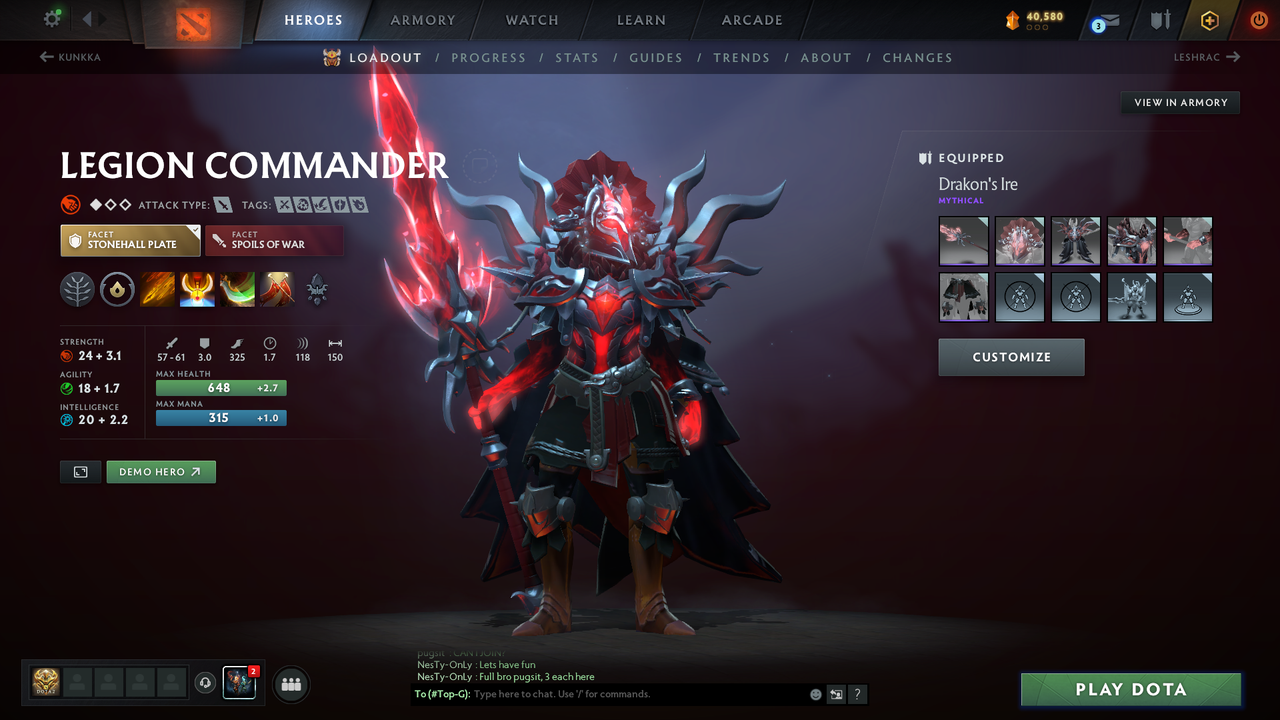
Task: Click the power off button
Action: 1258,18
